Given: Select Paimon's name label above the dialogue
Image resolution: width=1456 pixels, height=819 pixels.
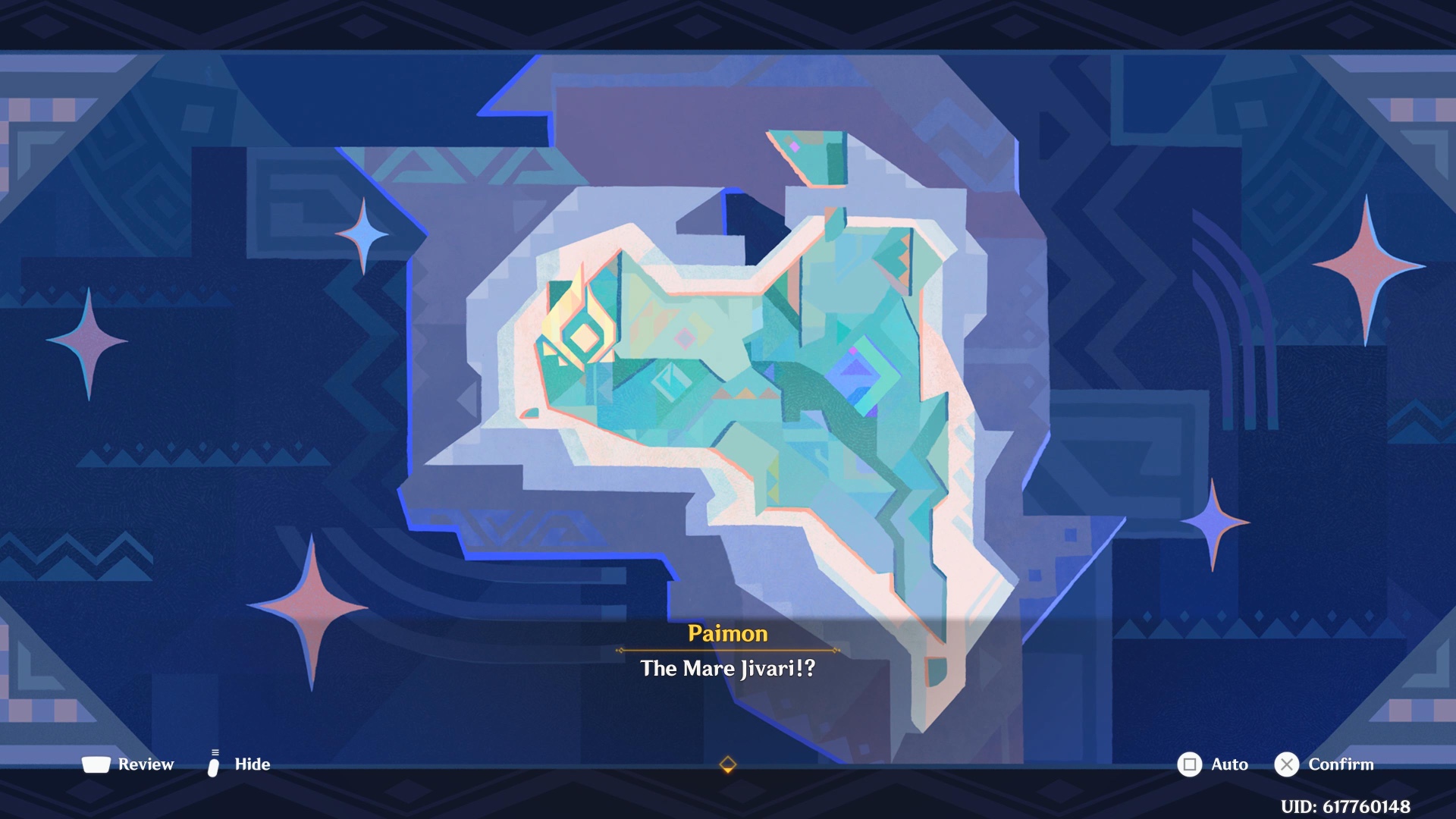Looking at the screenshot, I should tap(726, 635).
